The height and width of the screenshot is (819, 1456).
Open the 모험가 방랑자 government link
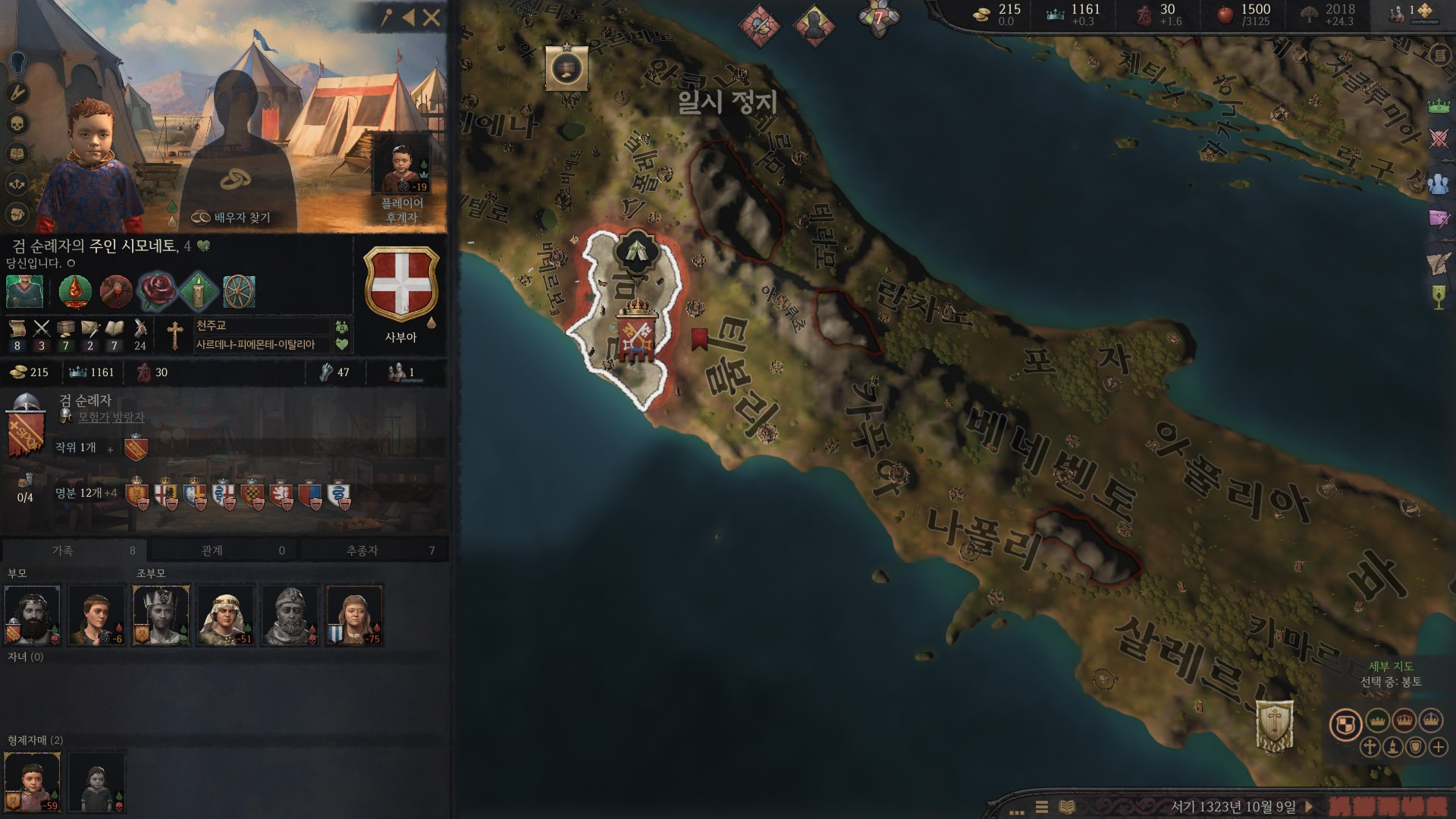[x=111, y=416]
